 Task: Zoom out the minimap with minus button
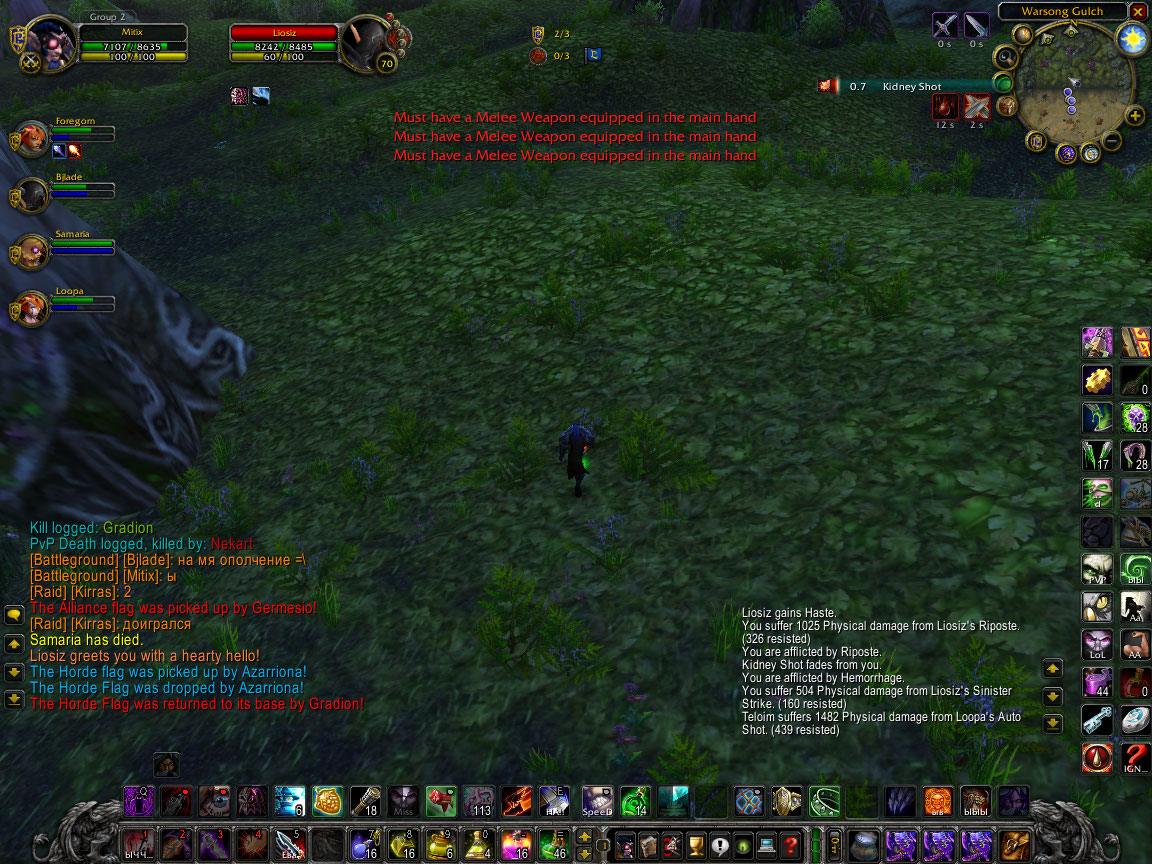click(x=1112, y=141)
